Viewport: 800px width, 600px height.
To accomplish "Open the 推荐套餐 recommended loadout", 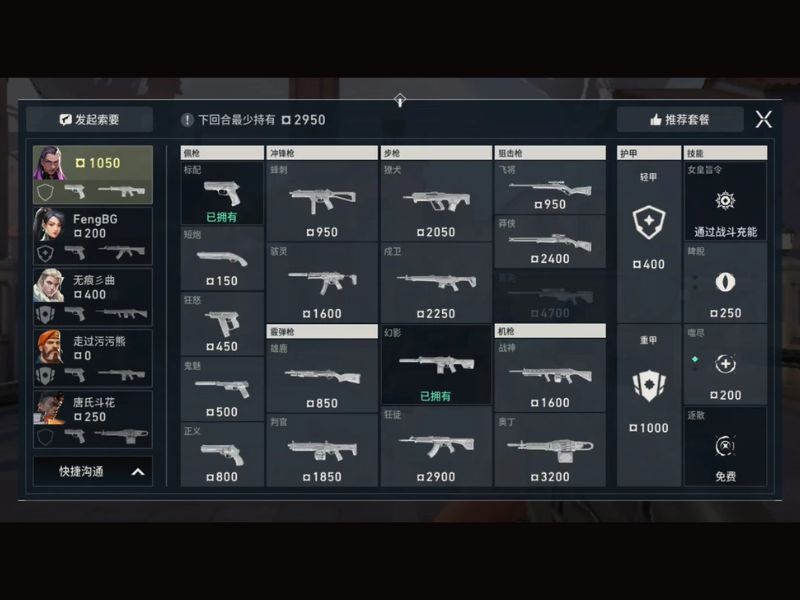I will [x=680, y=119].
